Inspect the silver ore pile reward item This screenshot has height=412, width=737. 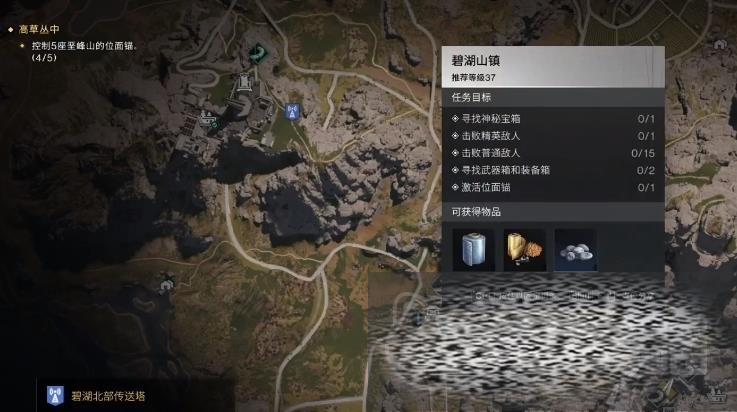pyautogui.click(x=575, y=250)
